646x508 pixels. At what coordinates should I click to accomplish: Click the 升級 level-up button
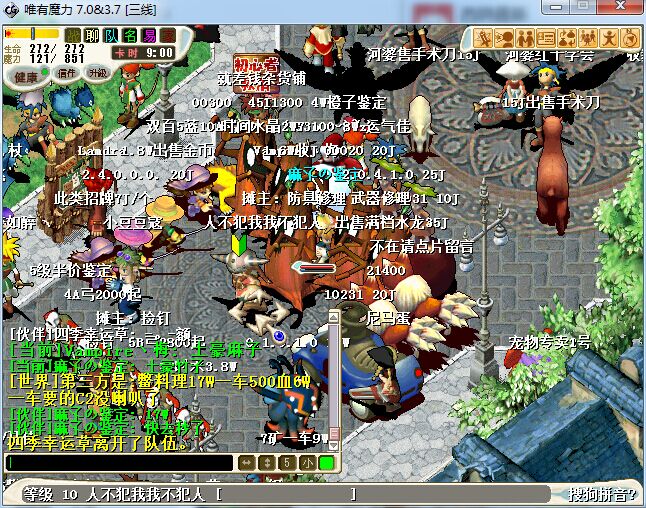click(x=98, y=74)
